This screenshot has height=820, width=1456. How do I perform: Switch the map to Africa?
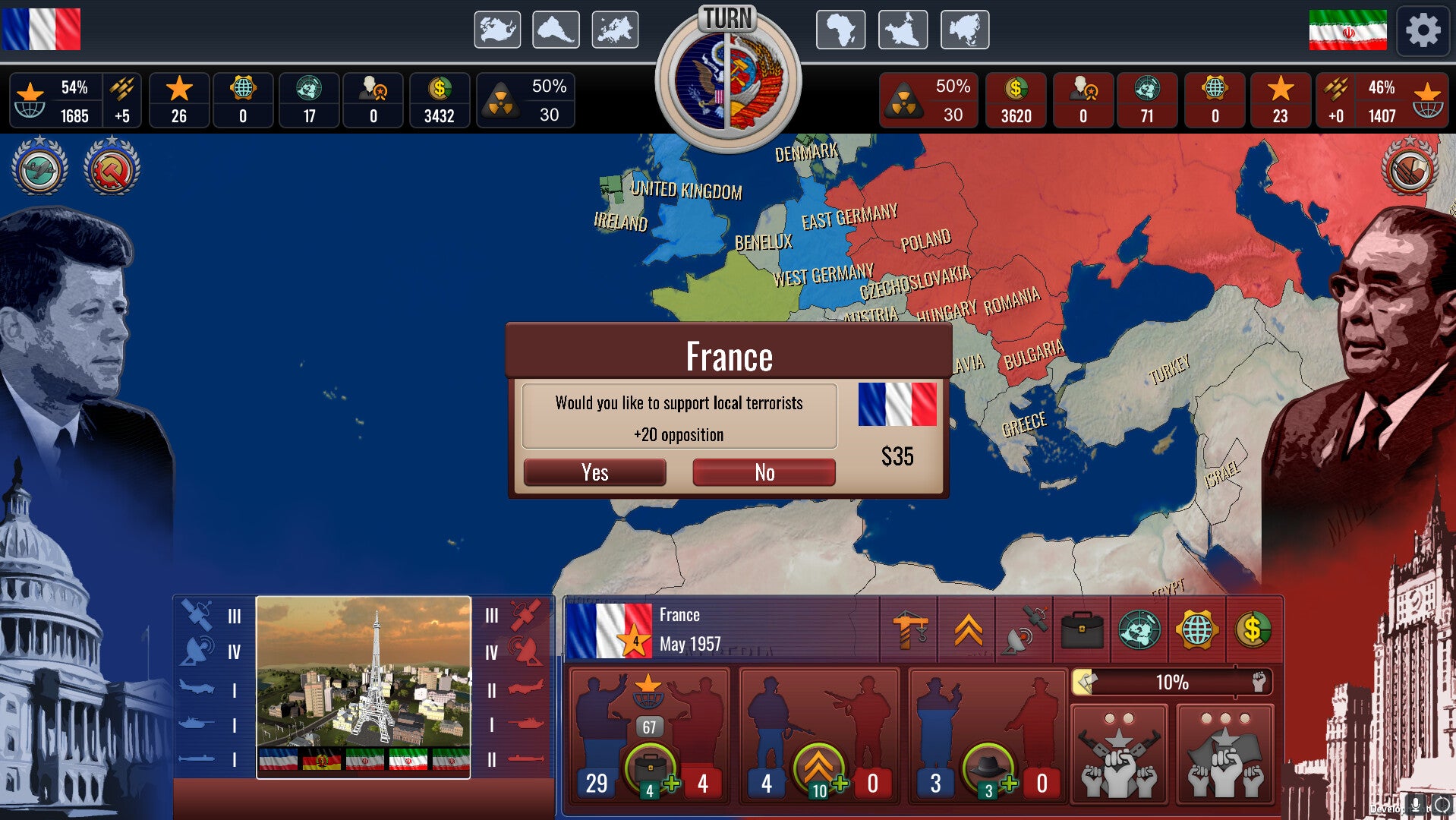[840, 30]
